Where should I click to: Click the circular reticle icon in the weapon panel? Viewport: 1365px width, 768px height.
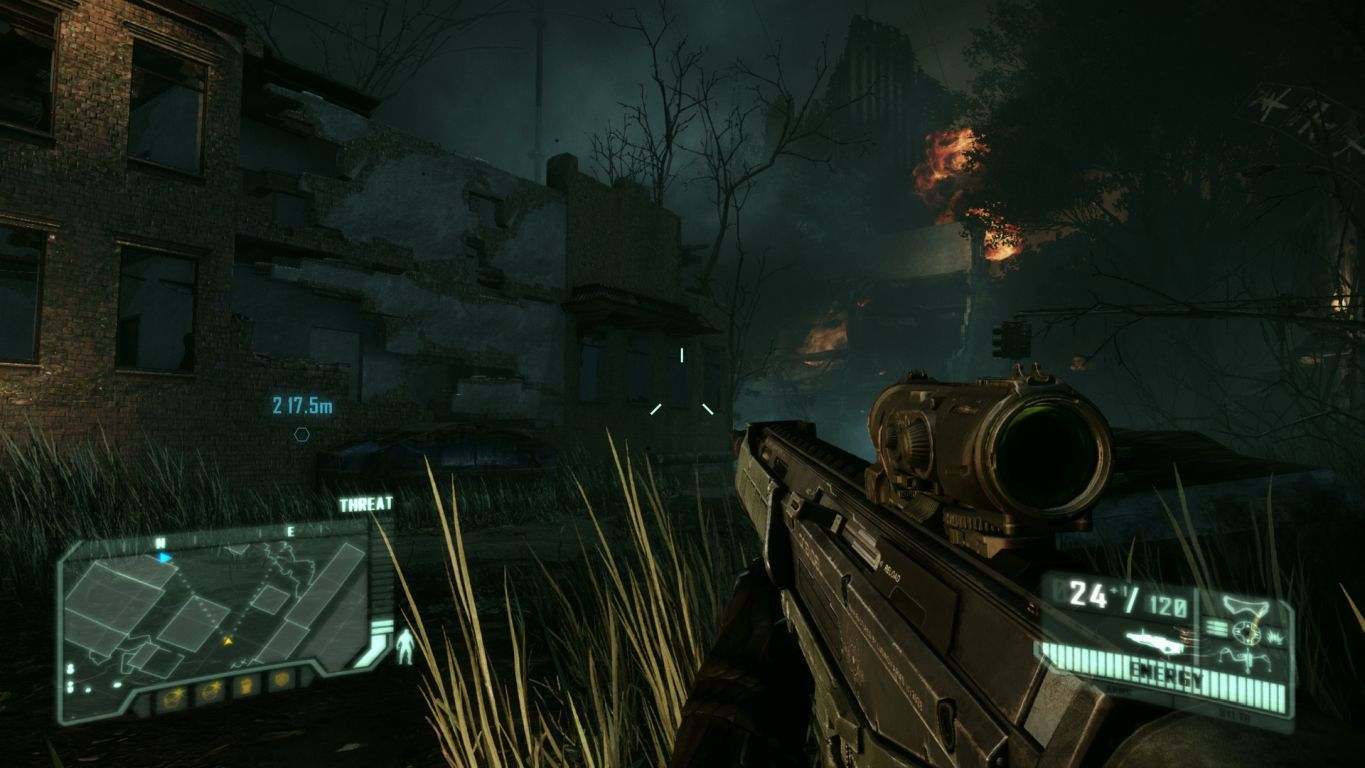tap(1245, 631)
